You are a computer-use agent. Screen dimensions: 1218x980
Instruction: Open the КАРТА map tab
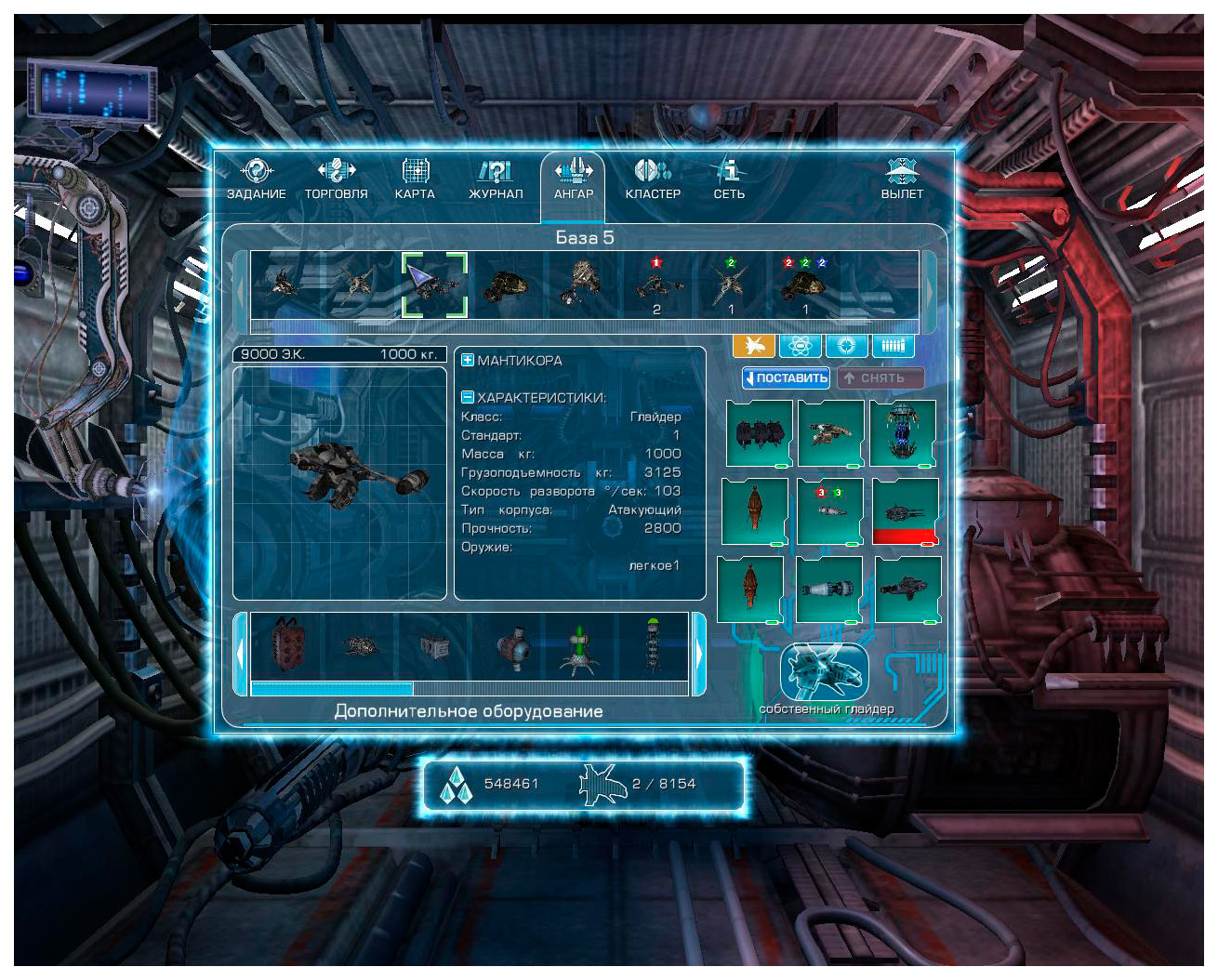coord(415,179)
